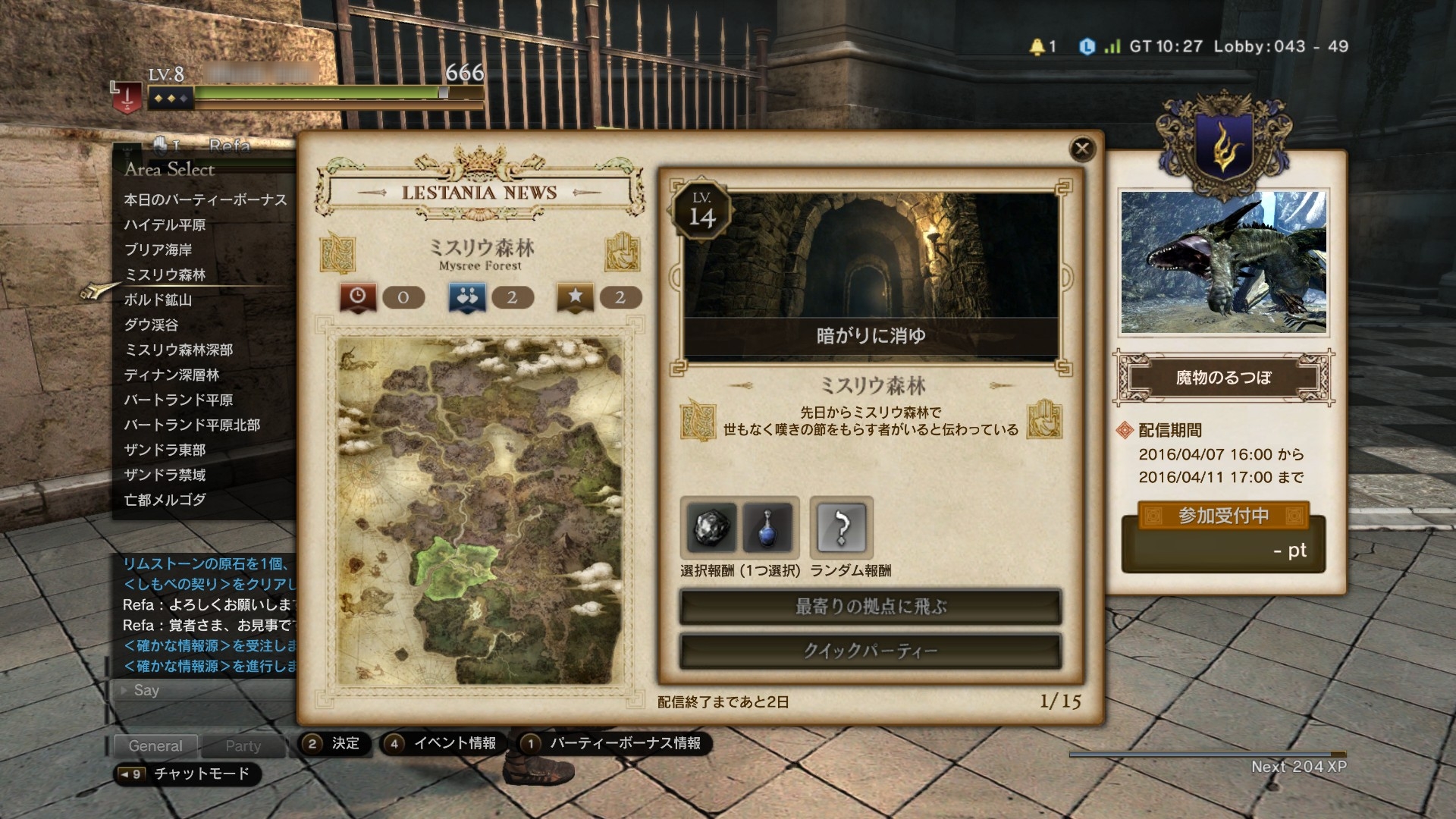Switch to the Party chat tab
Screen dimensions: 1456x819
[243, 746]
